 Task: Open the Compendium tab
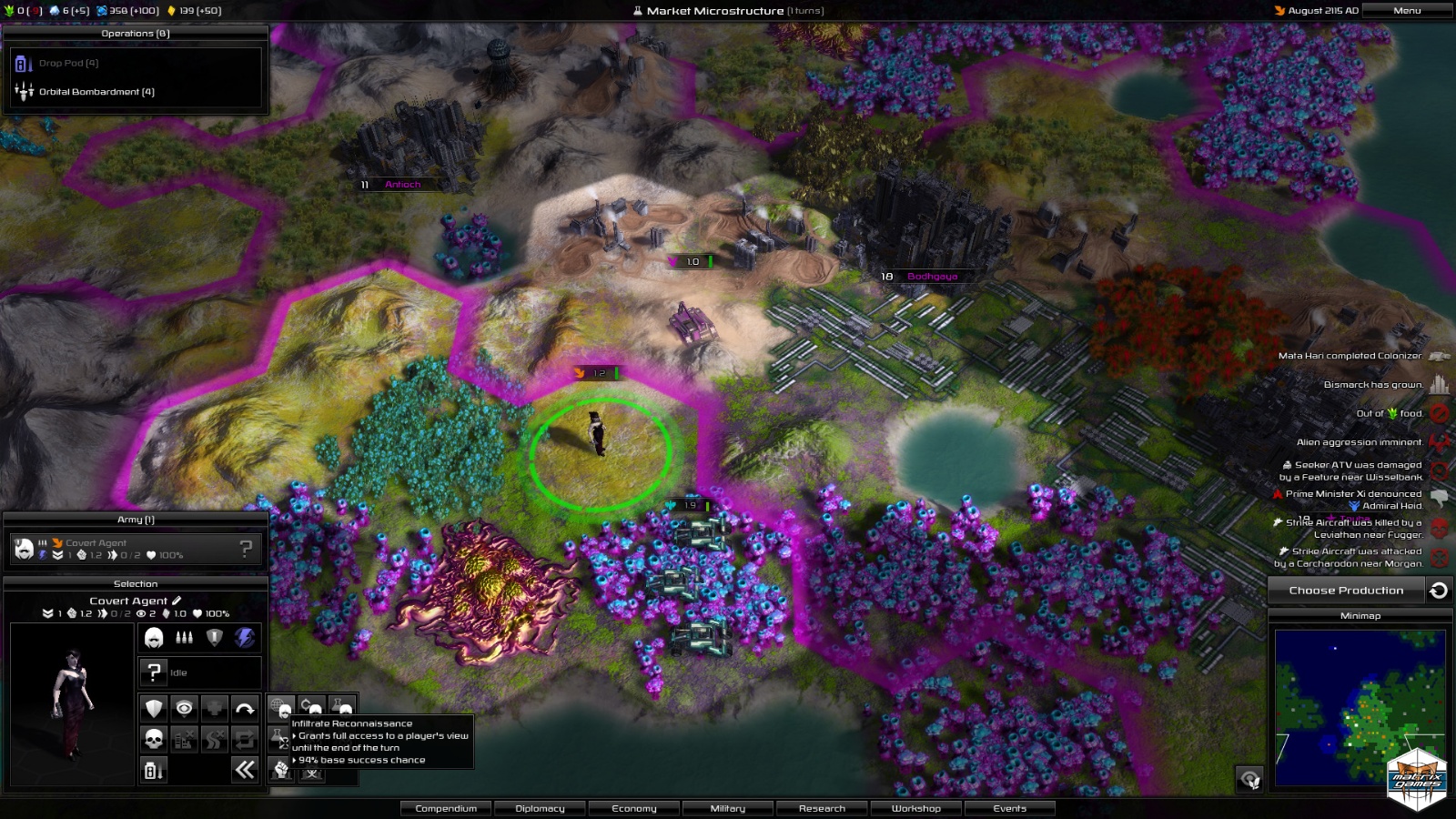coord(446,808)
